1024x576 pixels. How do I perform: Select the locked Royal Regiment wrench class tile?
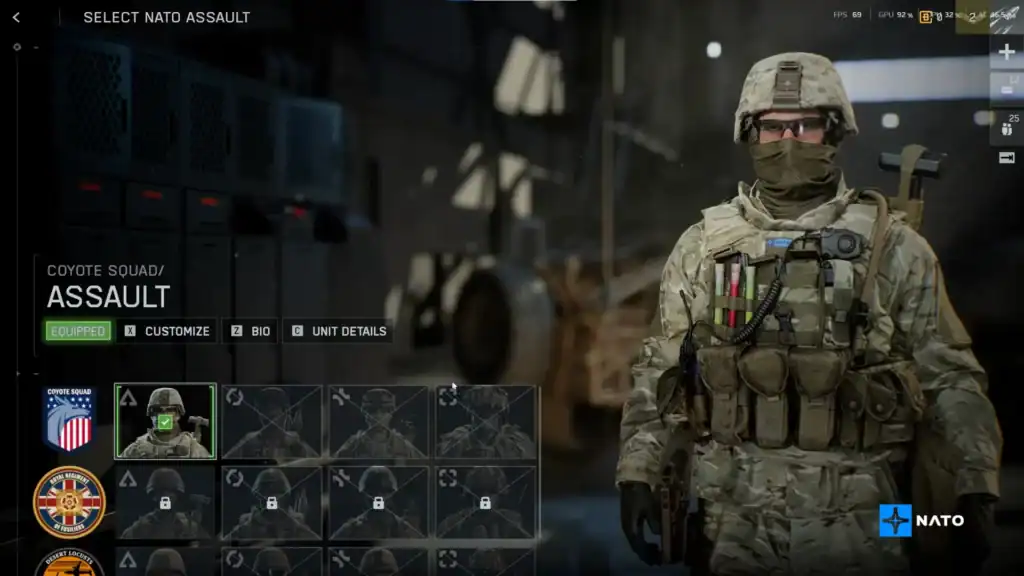[x=379, y=502]
